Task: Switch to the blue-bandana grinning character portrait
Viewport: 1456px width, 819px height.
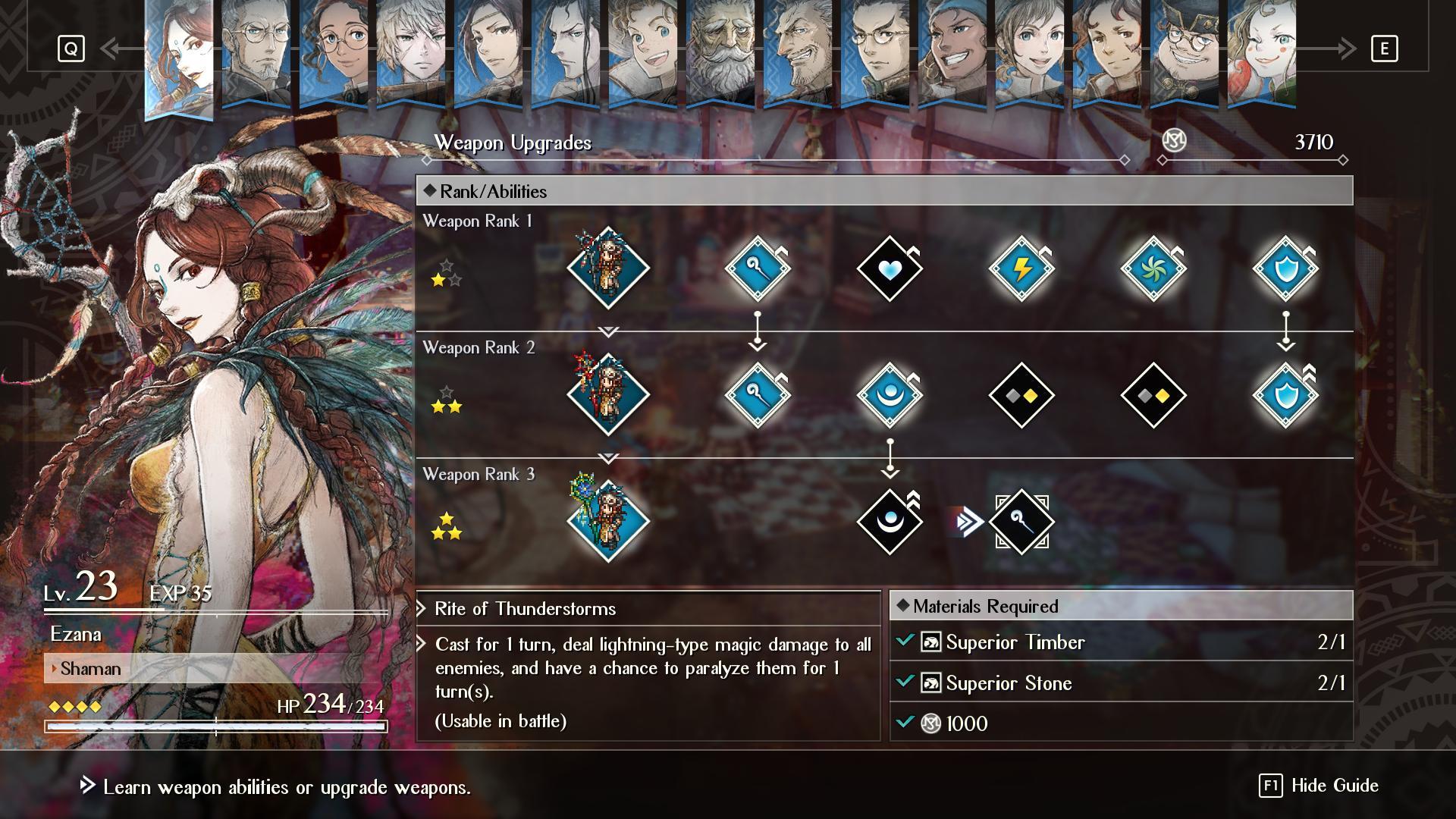Action: point(952,53)
